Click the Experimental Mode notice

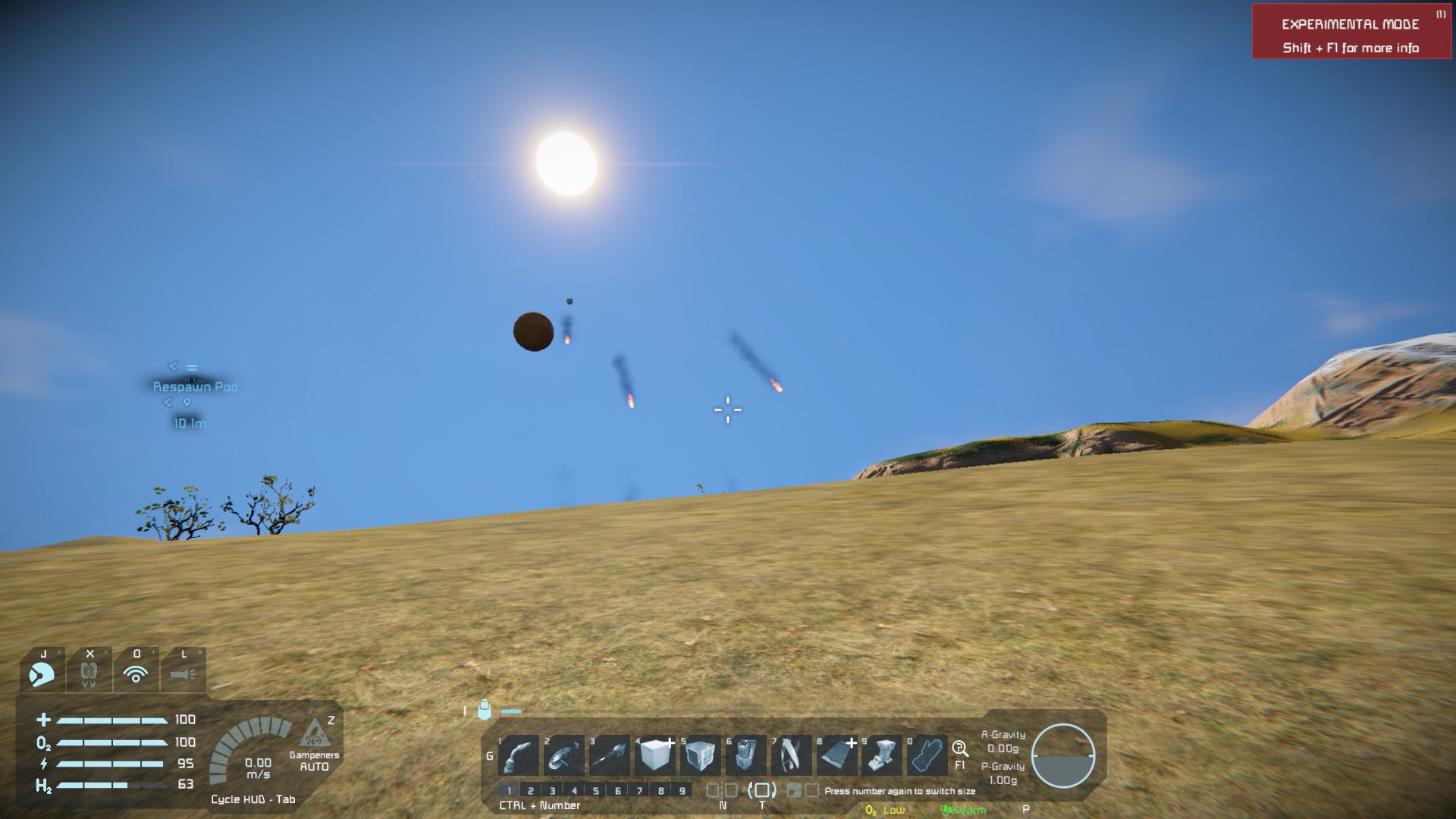coord(1351,35)
